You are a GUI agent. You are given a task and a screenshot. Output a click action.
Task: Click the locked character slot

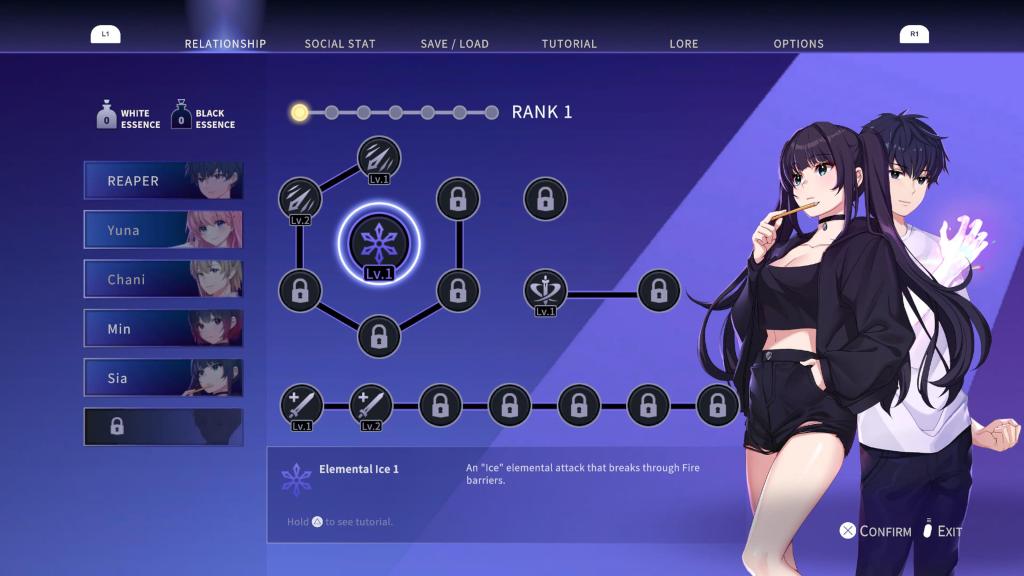pos(163,427)
